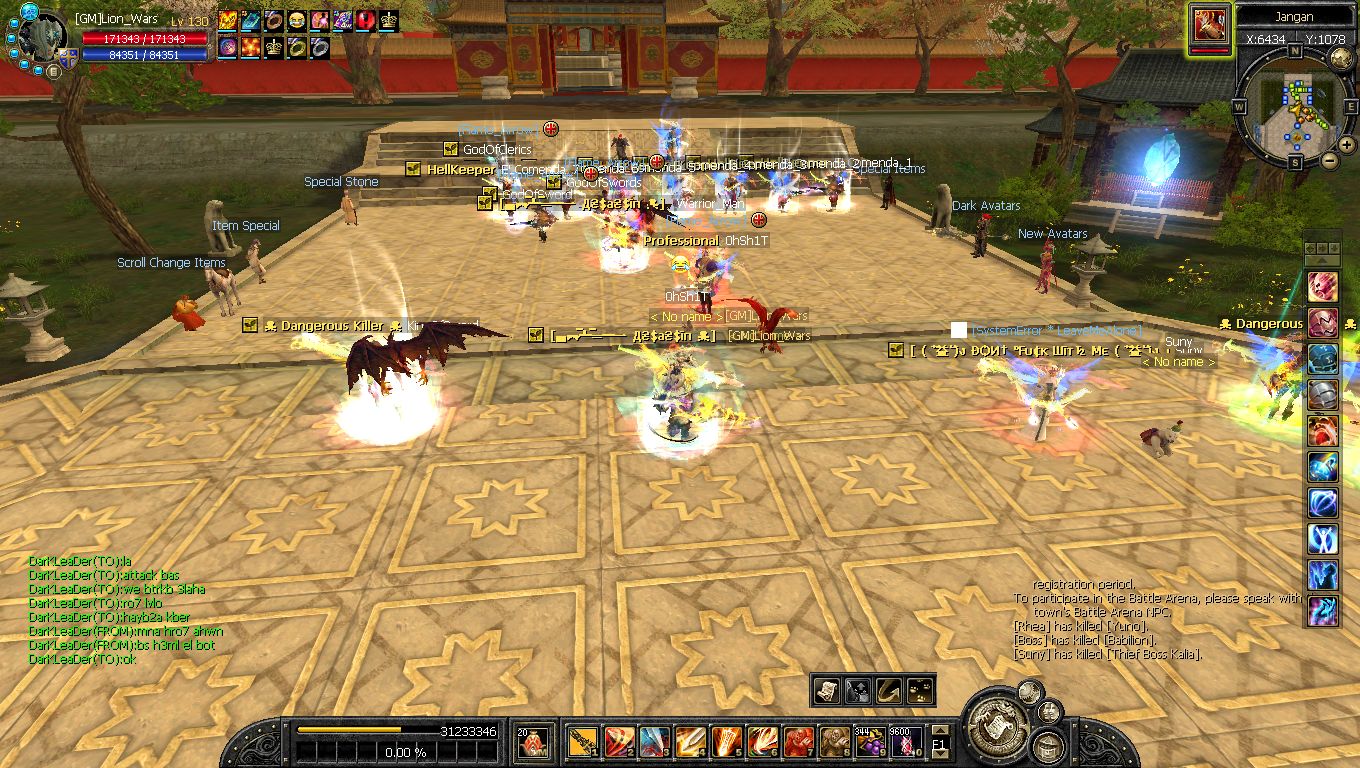Zoom out the minimap with the minus button

(x=1331, y=160)
